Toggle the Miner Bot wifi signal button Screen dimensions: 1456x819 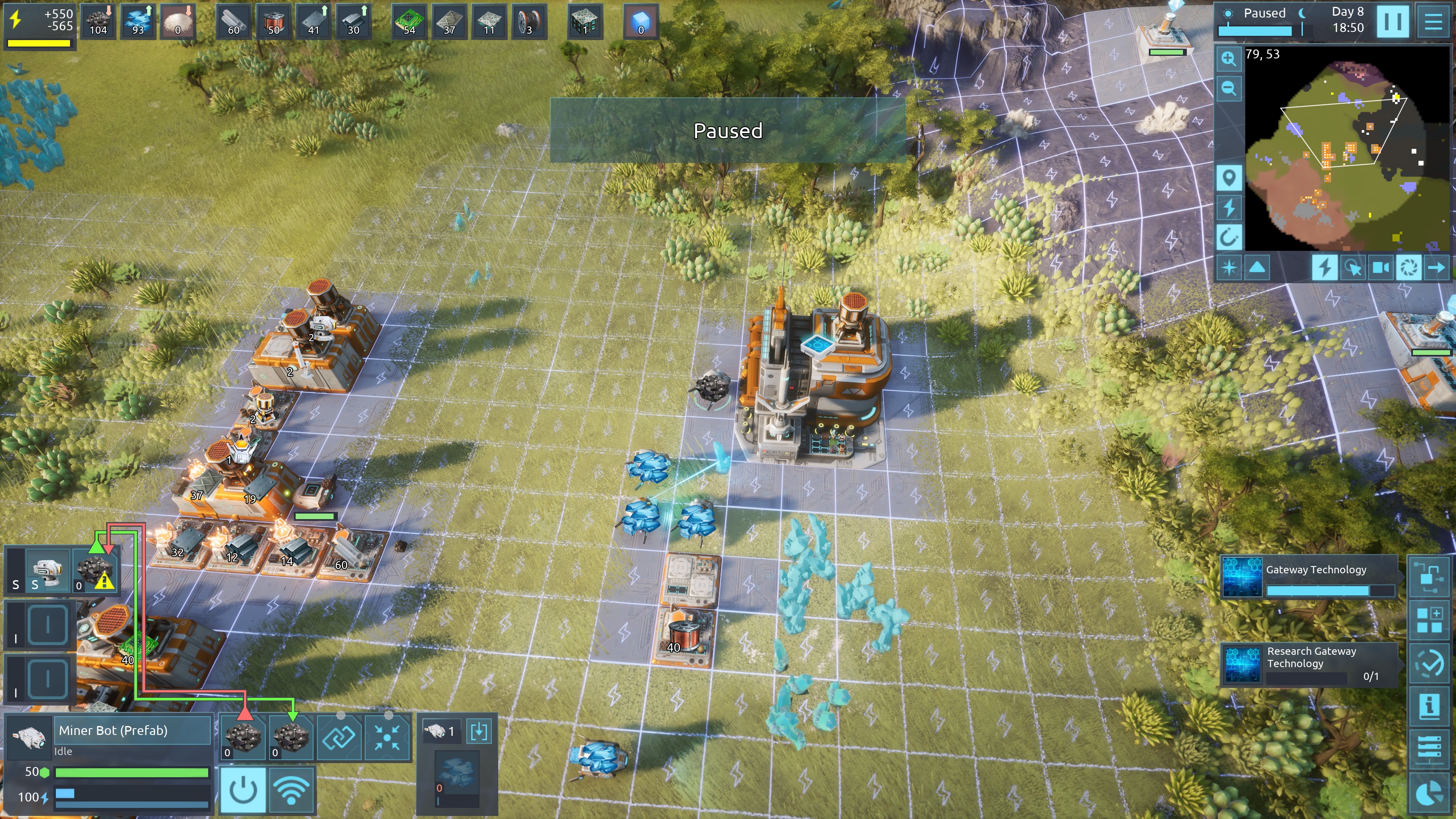point(292,790)
